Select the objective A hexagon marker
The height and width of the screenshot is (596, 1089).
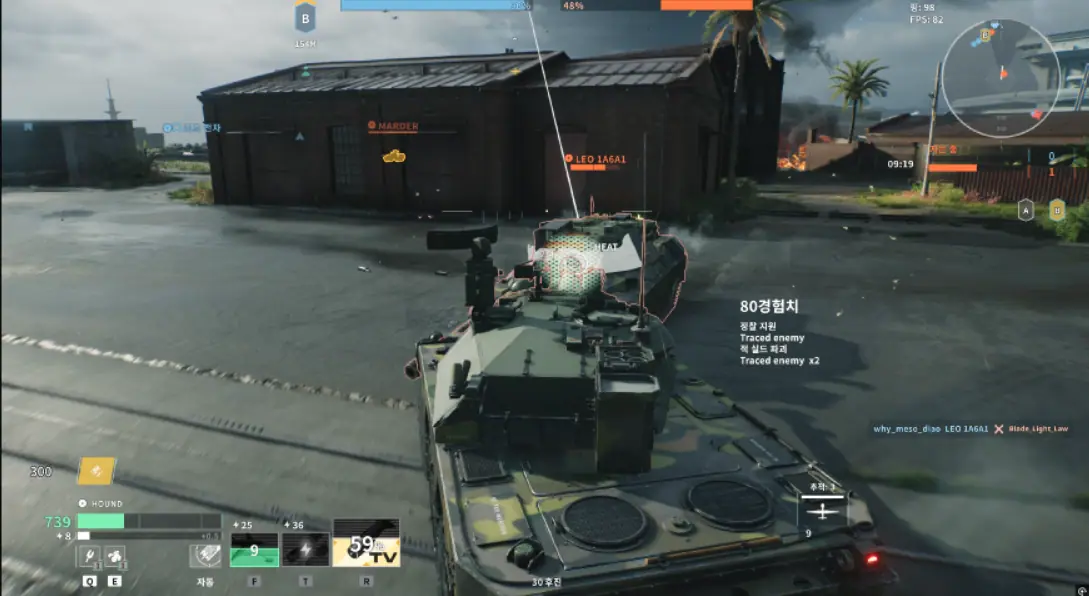tap(1026, 210)
